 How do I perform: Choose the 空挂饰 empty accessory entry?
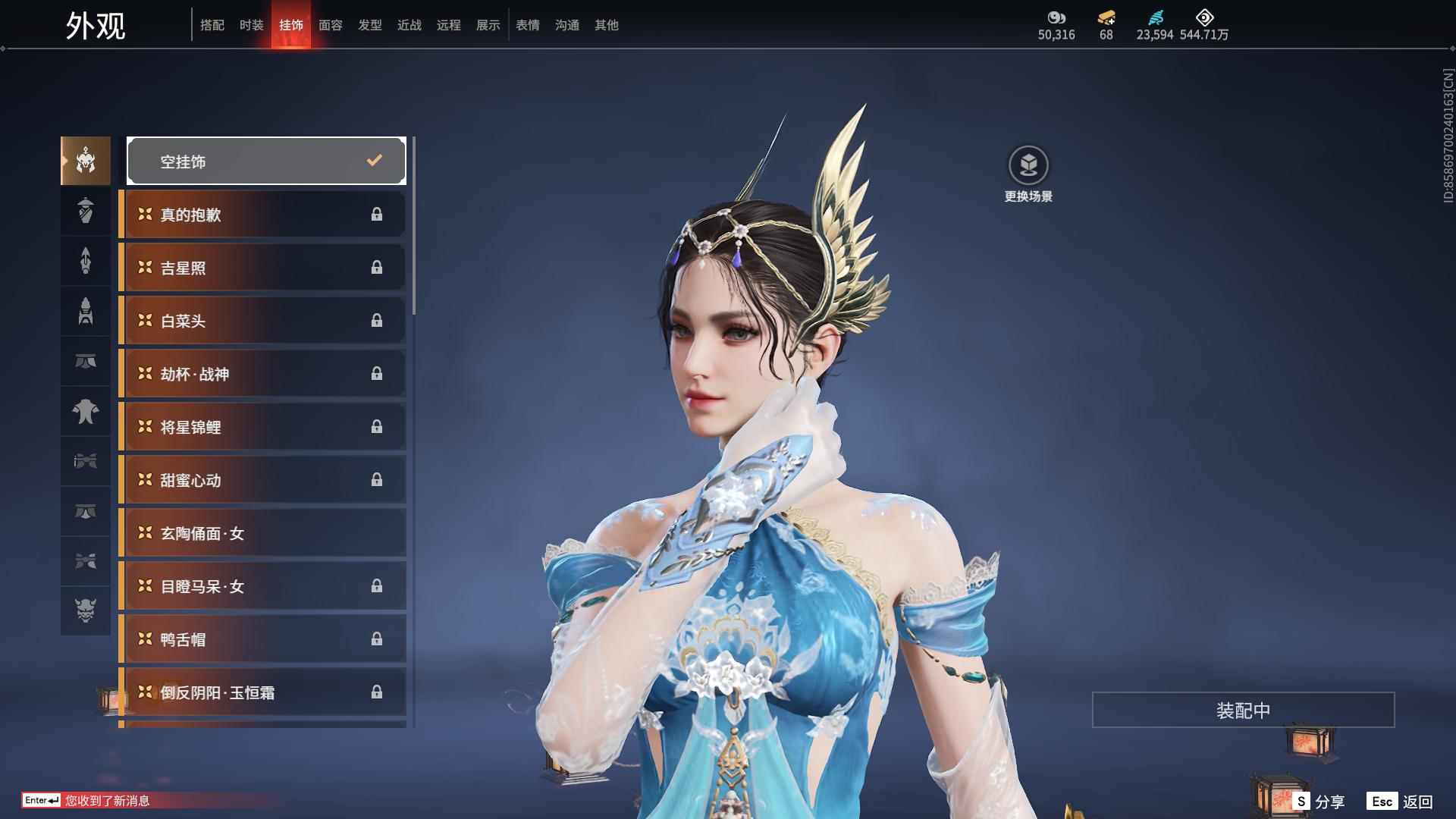point(266,161)
